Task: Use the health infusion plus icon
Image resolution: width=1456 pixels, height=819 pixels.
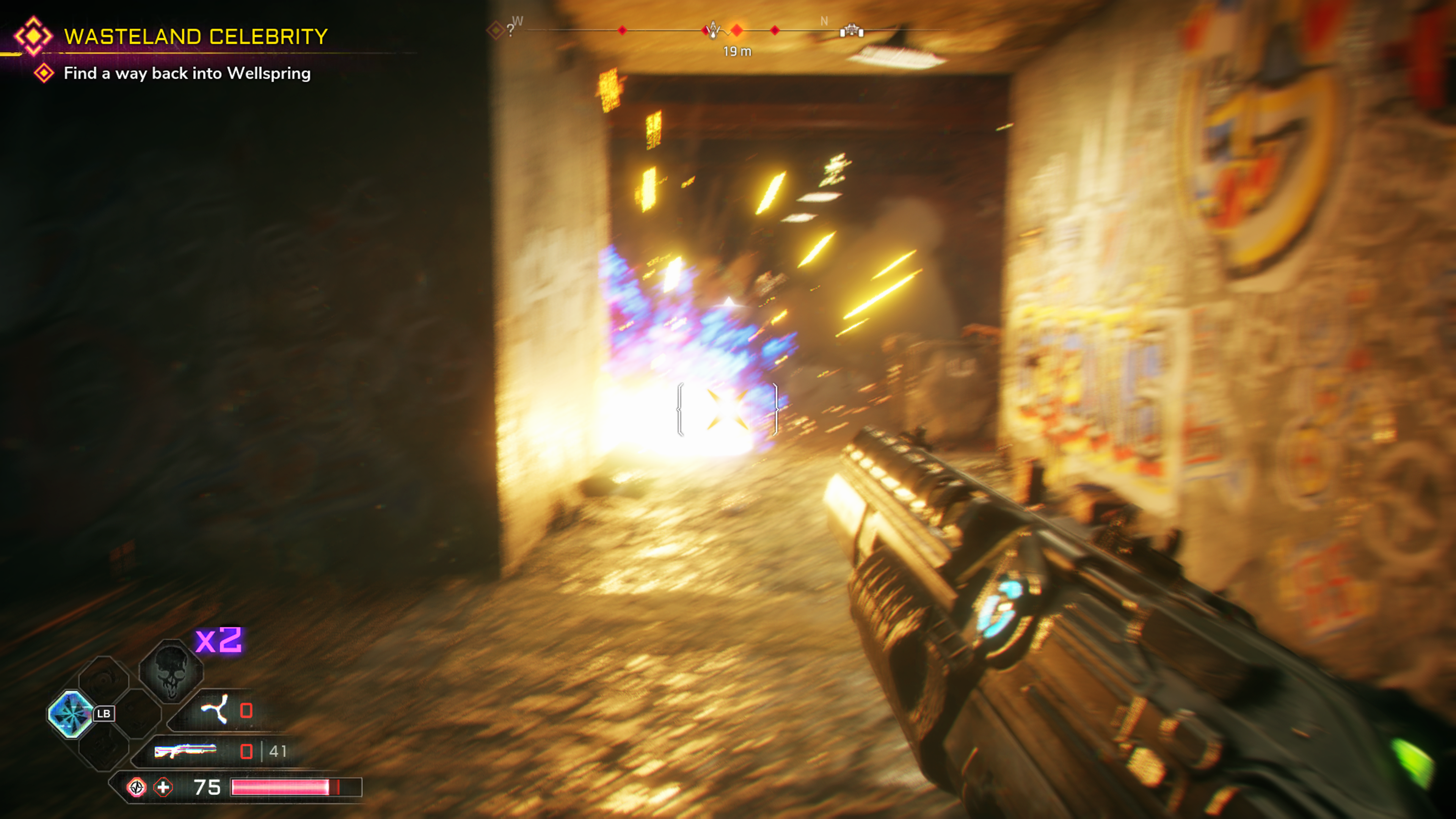Action: coord(163,787)
